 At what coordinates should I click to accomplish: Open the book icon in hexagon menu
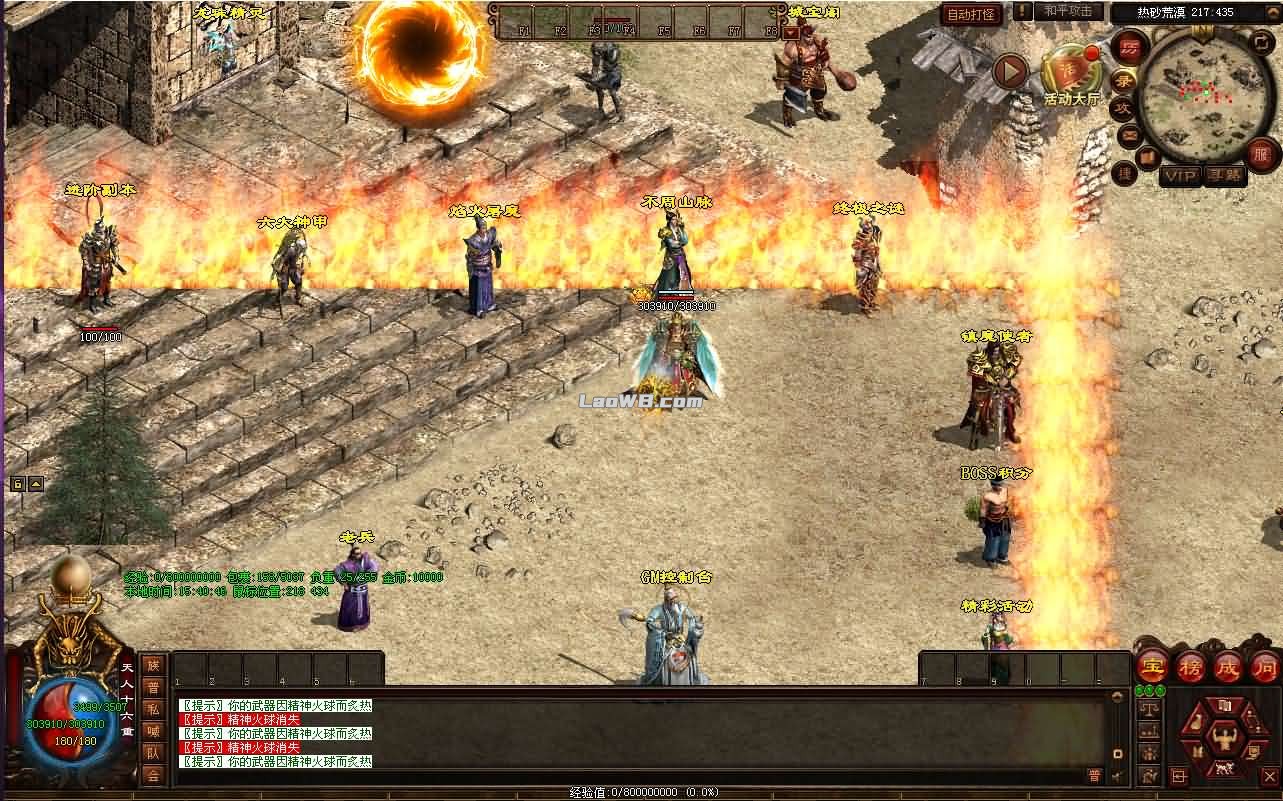pyautogui.click(x=1223, y=706)
